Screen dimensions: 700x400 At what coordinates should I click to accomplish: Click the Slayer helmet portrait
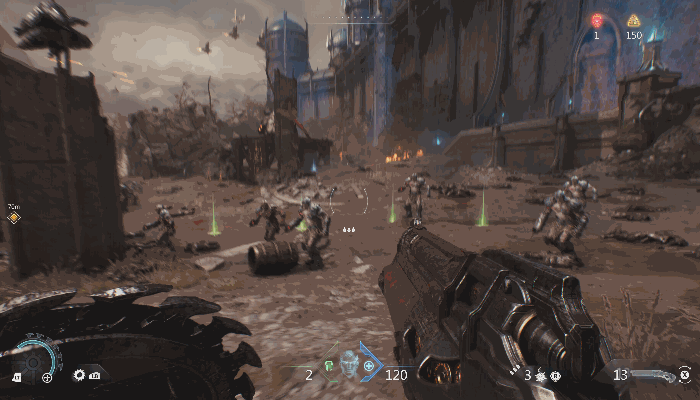click(x=348, y=363)
